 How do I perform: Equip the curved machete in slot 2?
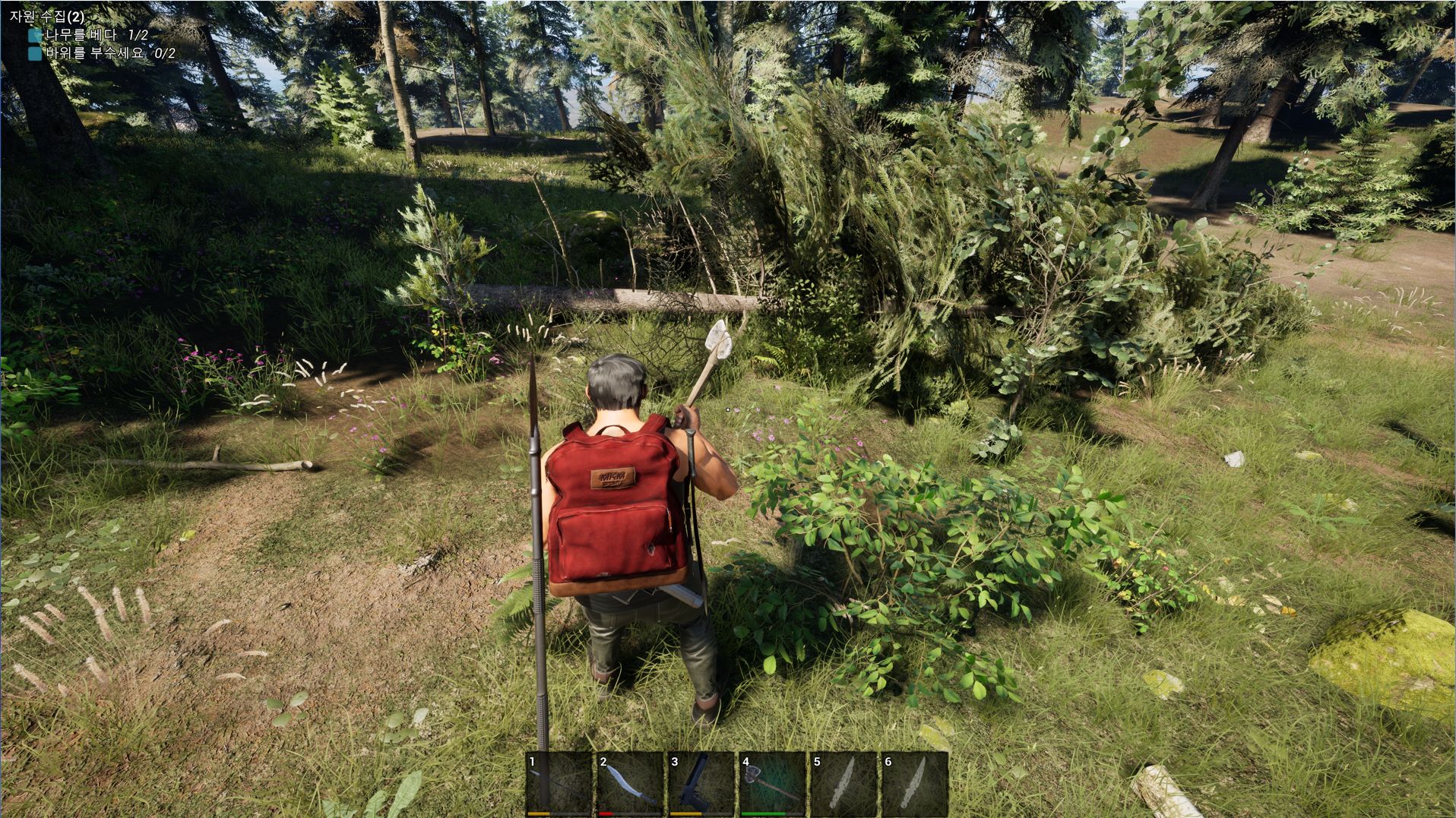click(x=629, y=783)
